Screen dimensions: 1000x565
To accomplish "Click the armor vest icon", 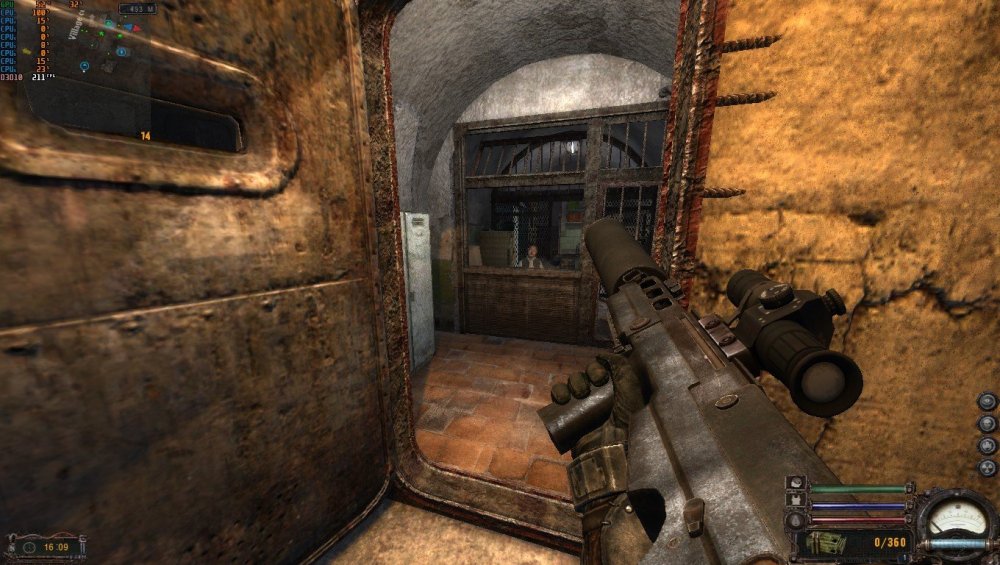I will tap(796, 497).
